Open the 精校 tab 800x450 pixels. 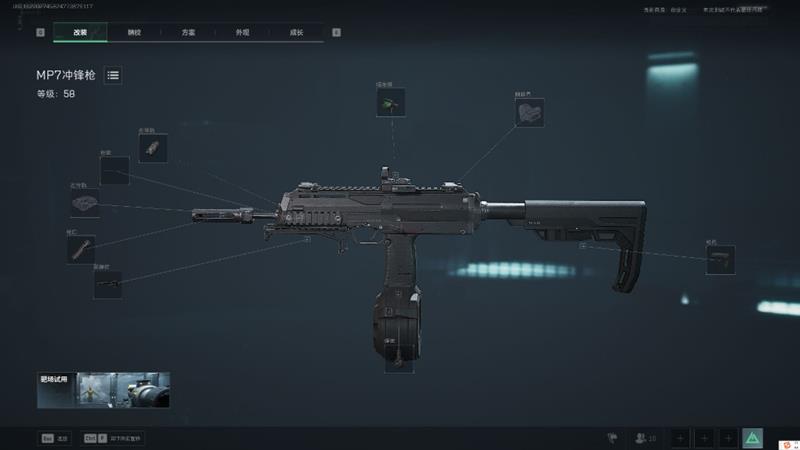(134, 32)
